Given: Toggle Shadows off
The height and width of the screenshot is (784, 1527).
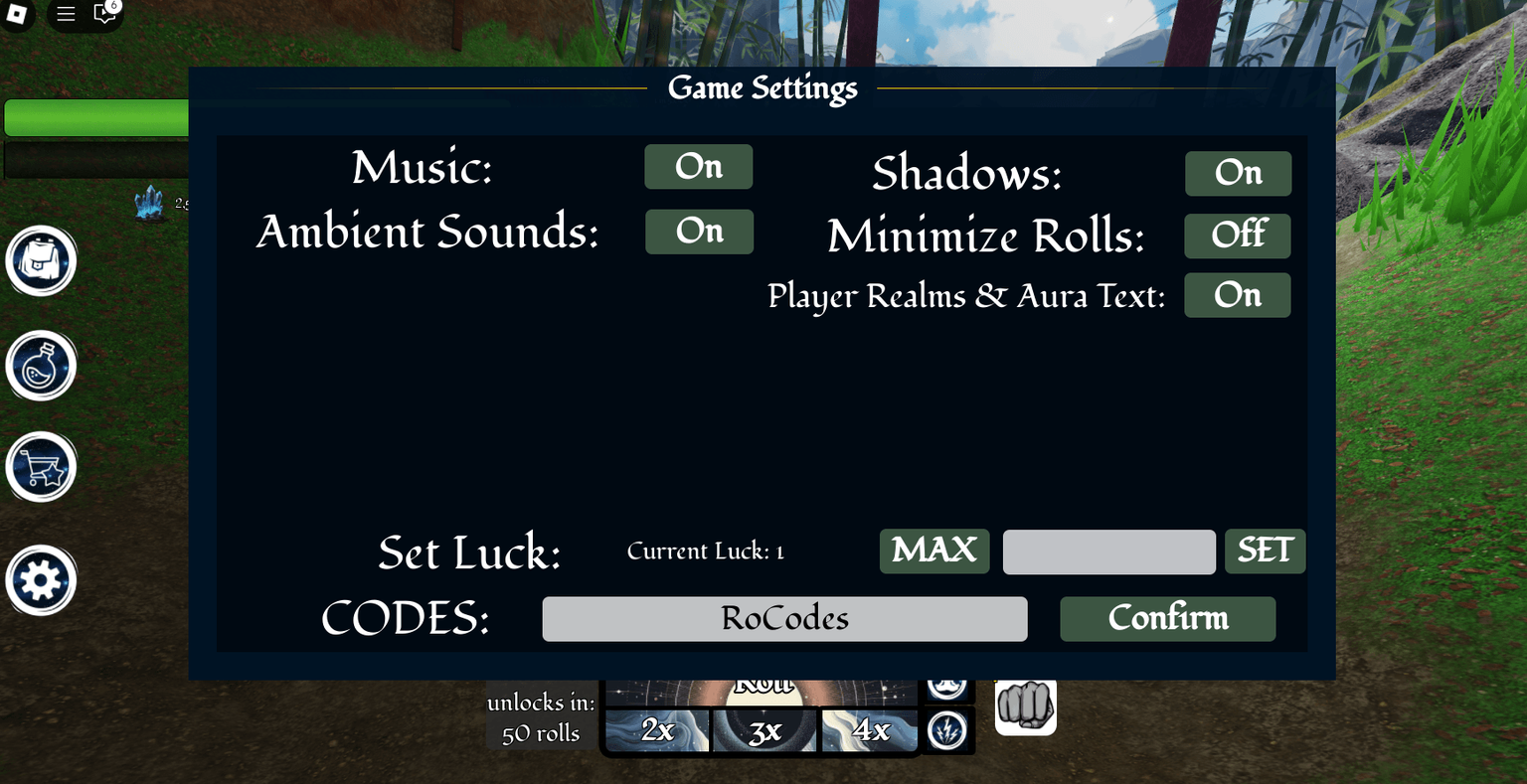Looking at the screenshot, I should (x=1237, y=173).
